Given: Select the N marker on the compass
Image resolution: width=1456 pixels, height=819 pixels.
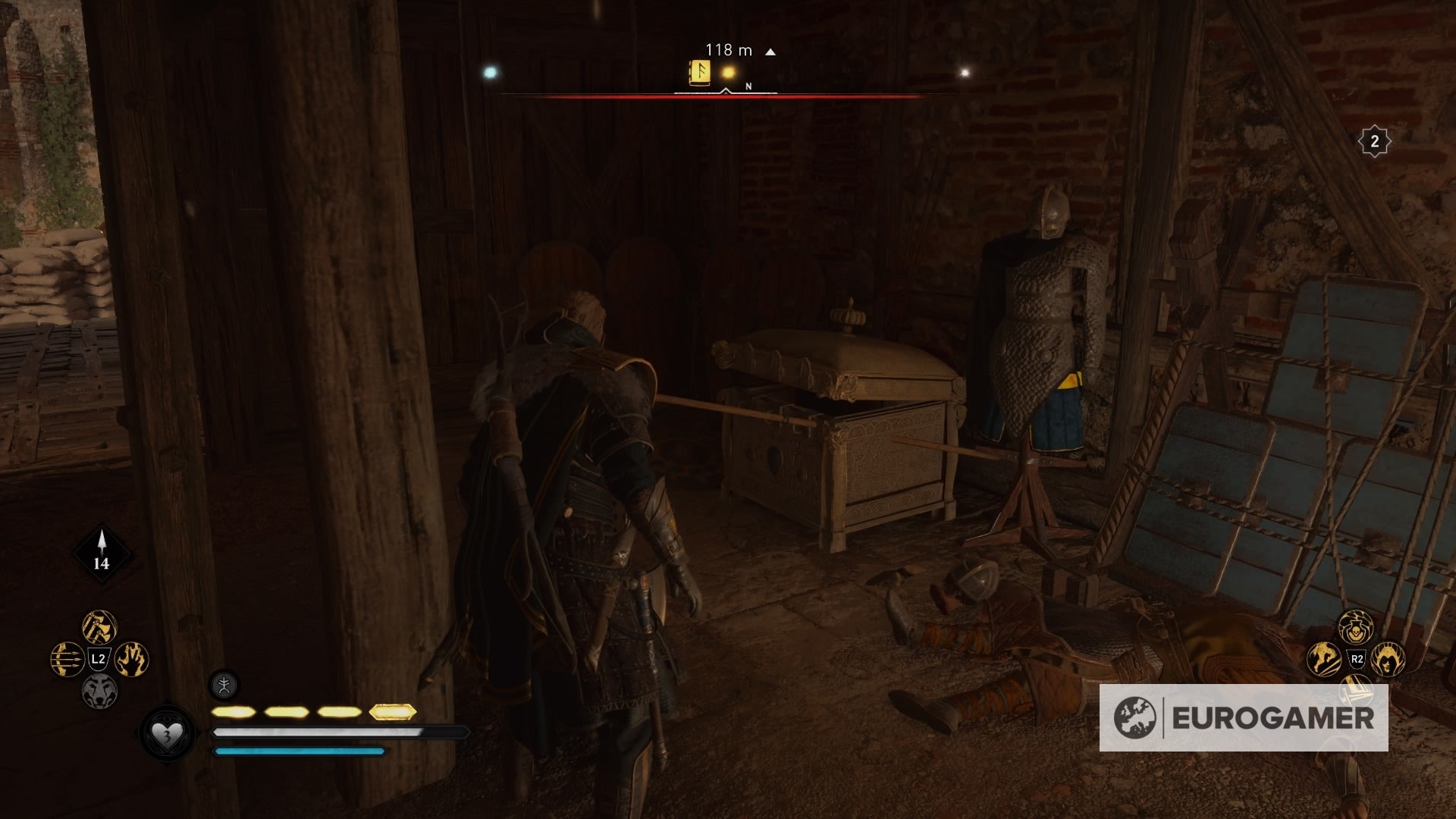Looking at the screenshot, I should click(749, 86).
